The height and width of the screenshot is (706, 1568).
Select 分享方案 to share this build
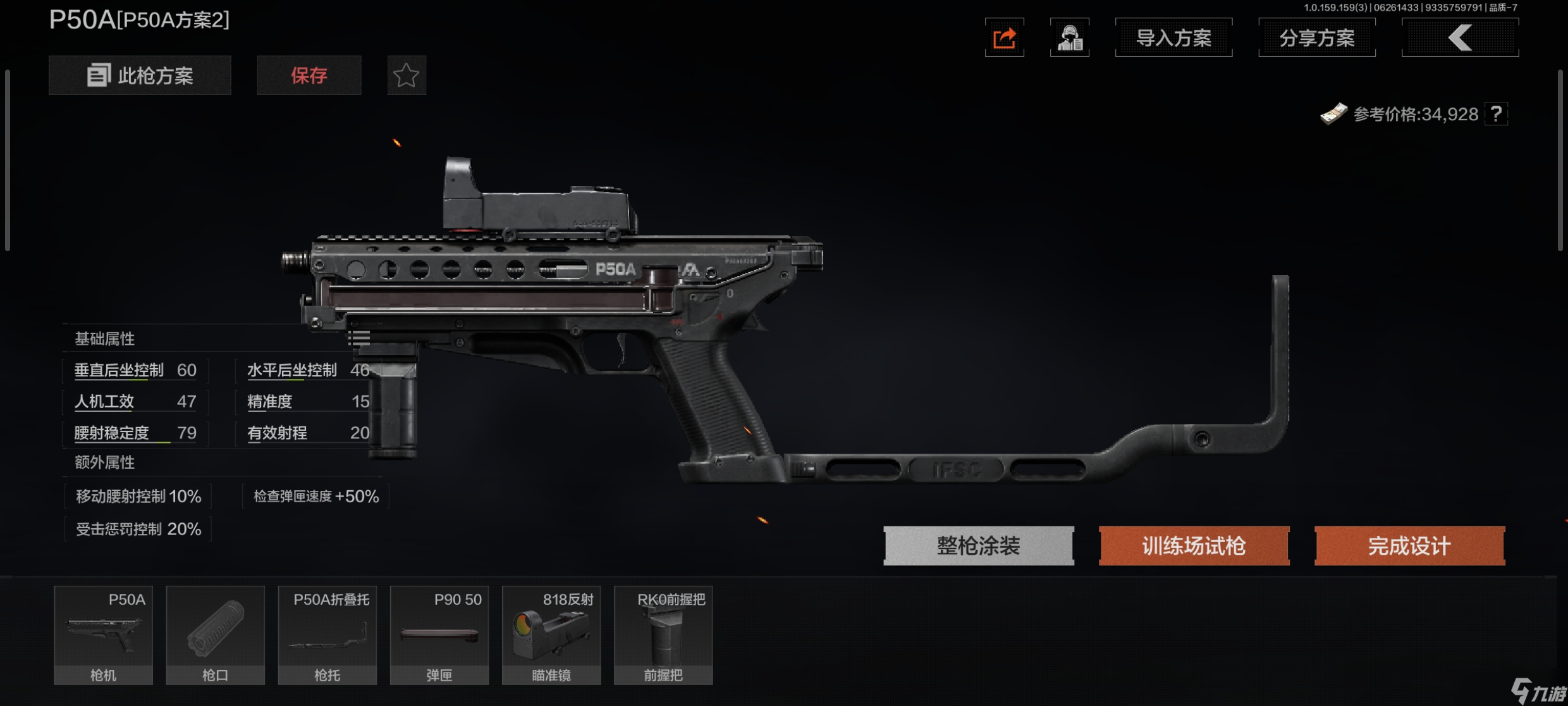[x=1316, y=37]
